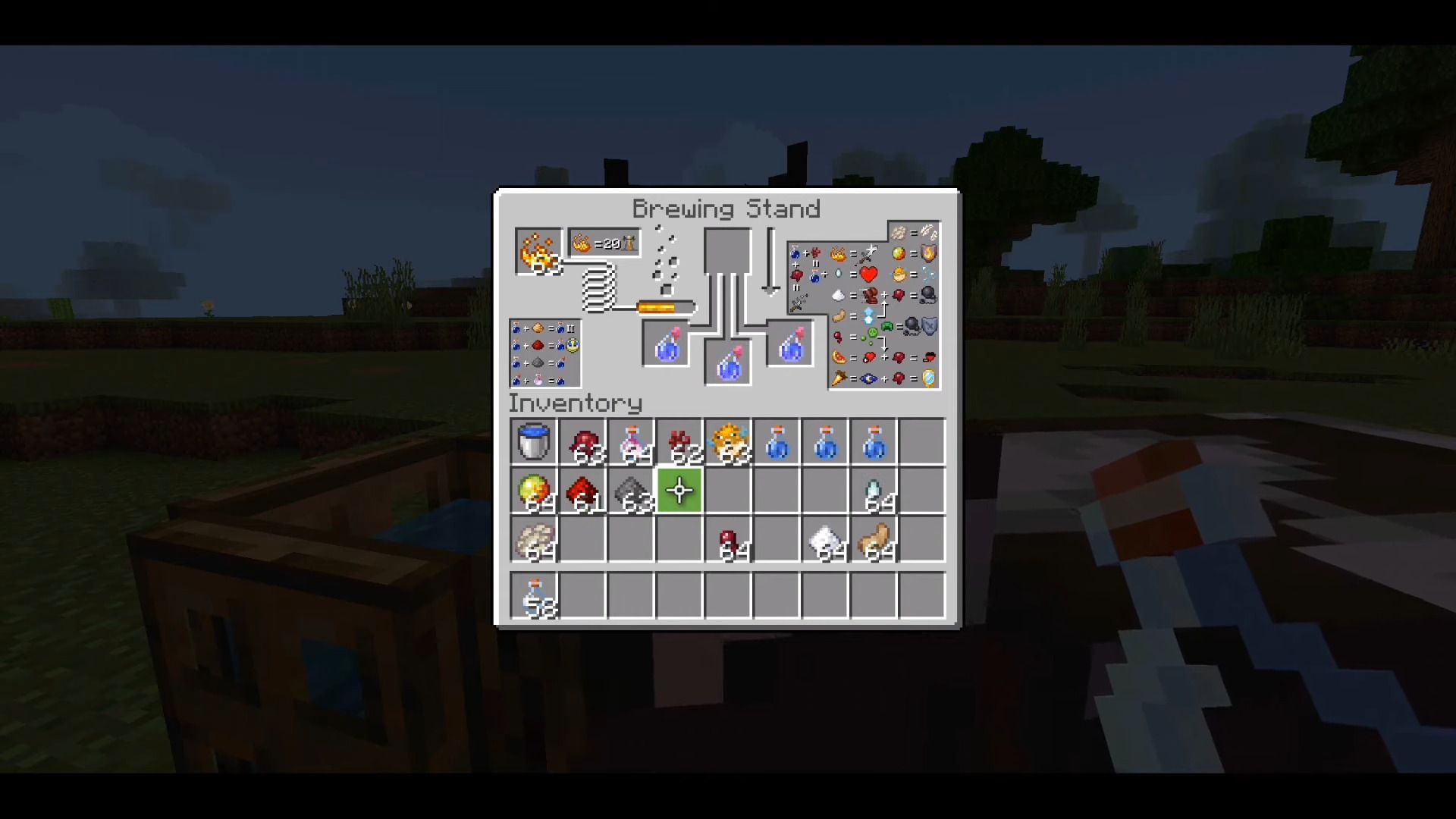Grab the magma cream stack
This screenshot has width=1456, height=819.
pos(535,491)
